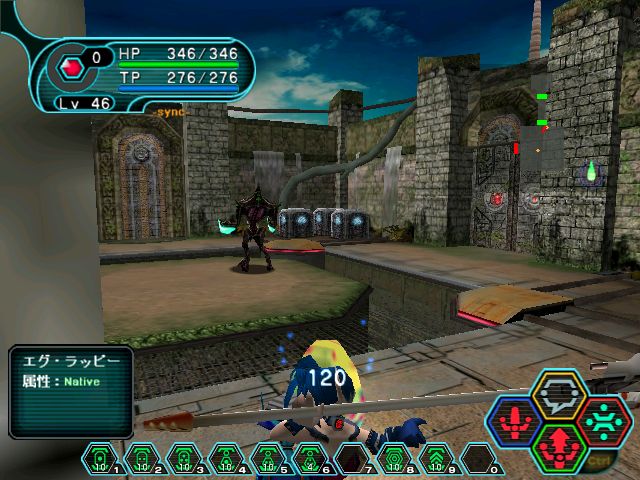Trigger the technique in hotbar slot 4

223,458
